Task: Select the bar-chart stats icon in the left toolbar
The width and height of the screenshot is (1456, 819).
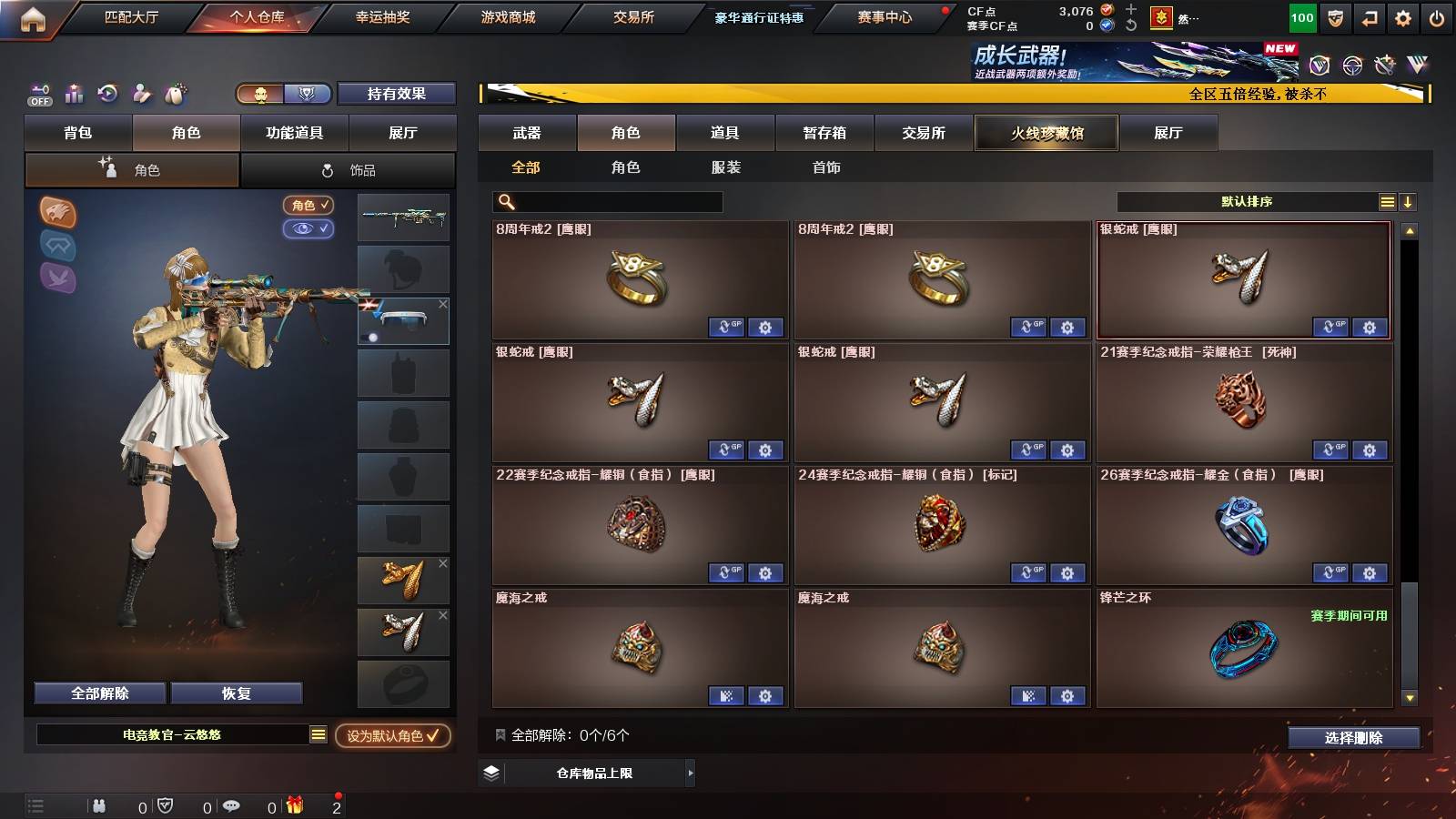Action: click(x=73, y=94)
